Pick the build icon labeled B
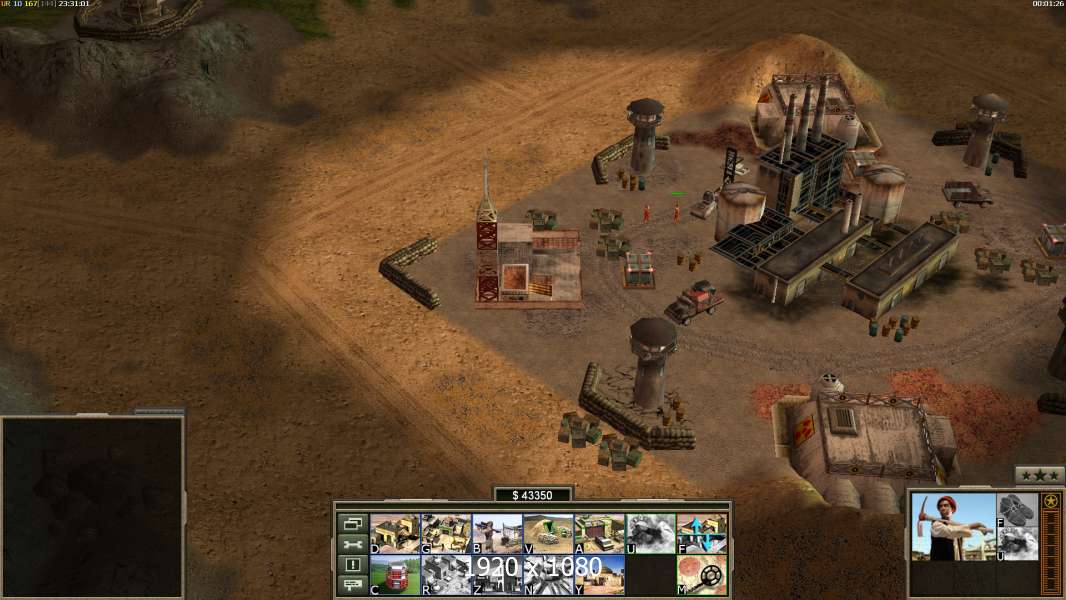Image resolution: width=1066 pixels, height=600 pixels. pos(496,534)
